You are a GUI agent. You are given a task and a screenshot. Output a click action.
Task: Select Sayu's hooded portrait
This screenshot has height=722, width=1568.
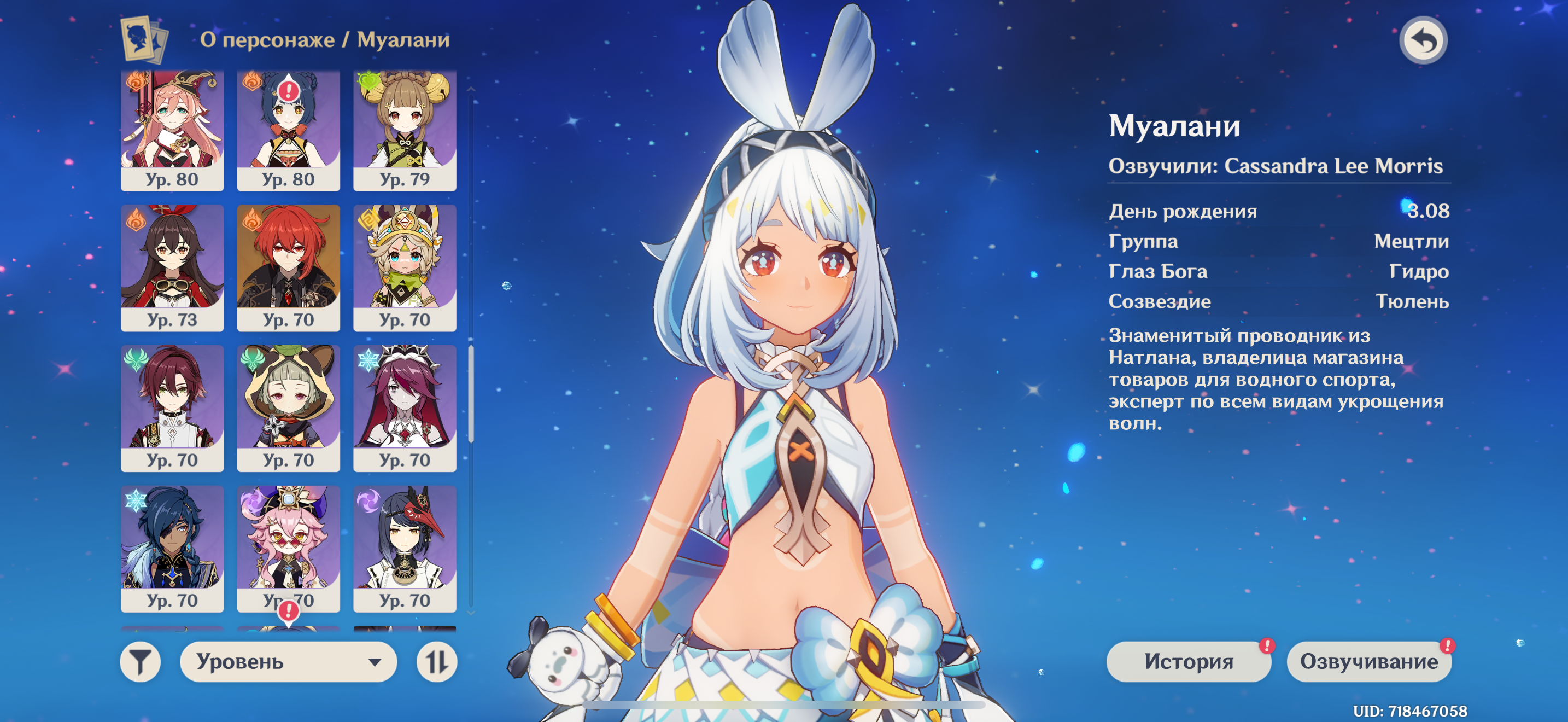tap(288, 408)
